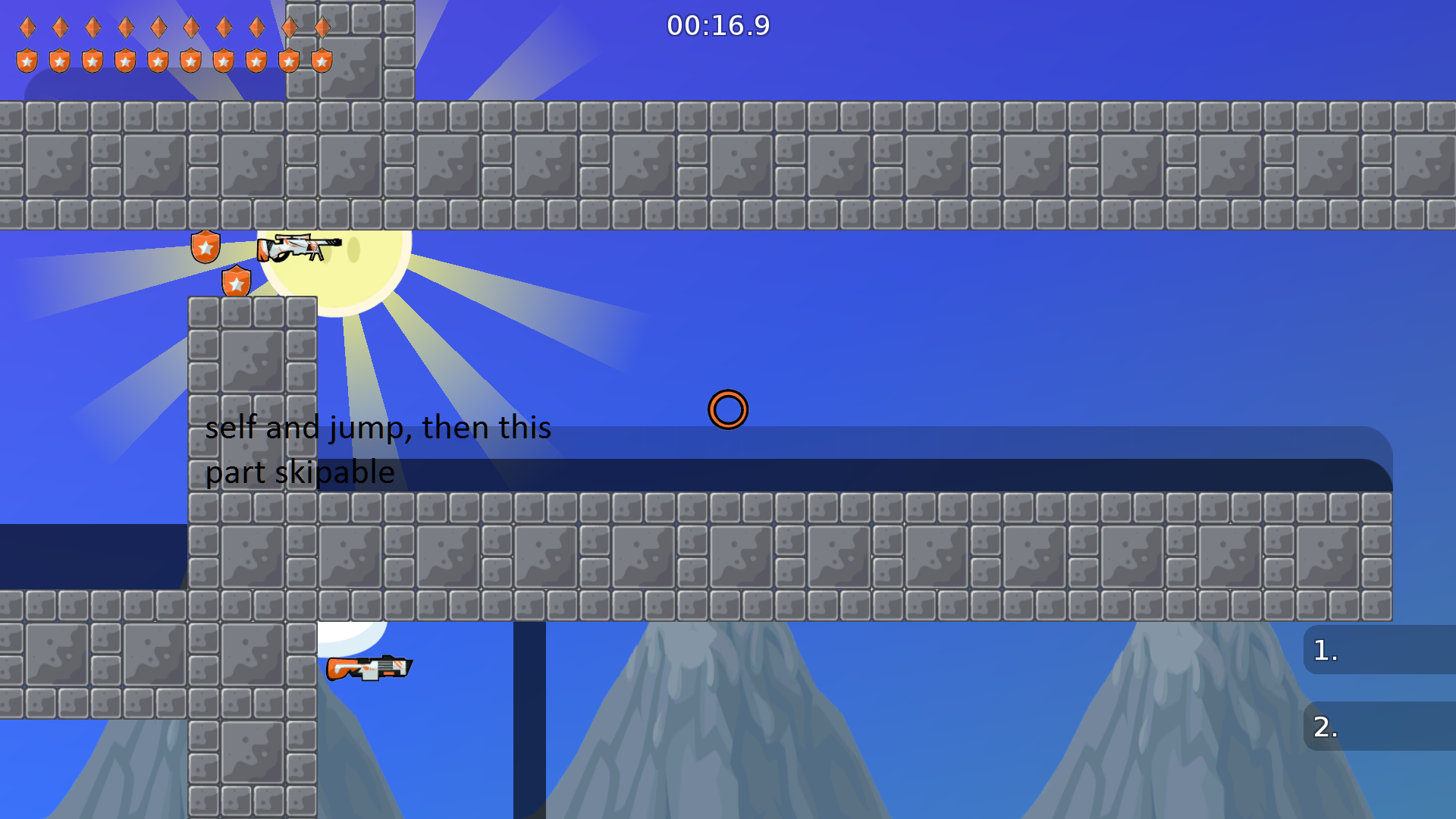Click the text reading part skipable
The image size is (1456, 819).
pyautogui.click(x=300, y=472)
